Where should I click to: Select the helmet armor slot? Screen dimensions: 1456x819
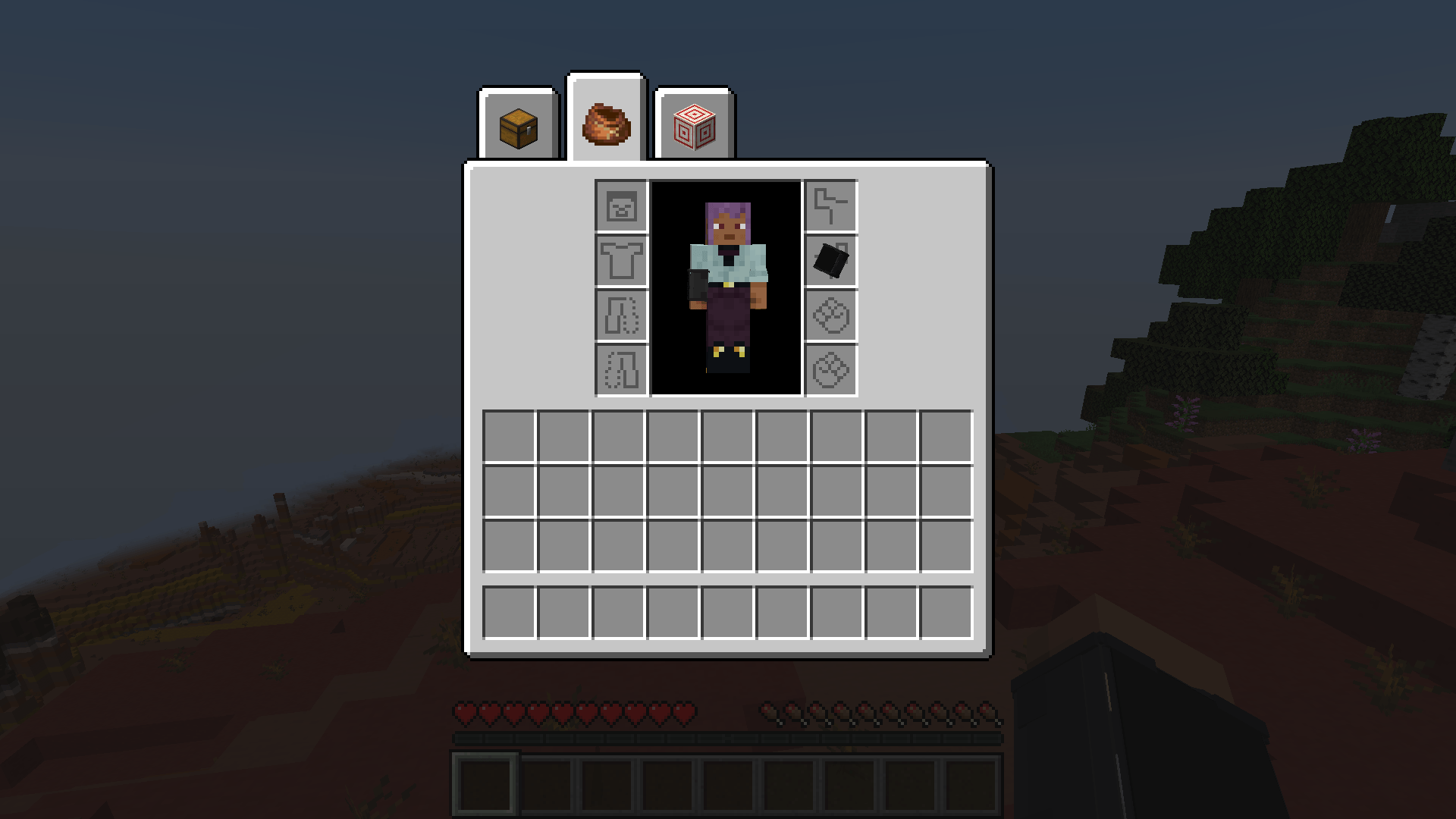pyautogui.click(x=620, y=205)
